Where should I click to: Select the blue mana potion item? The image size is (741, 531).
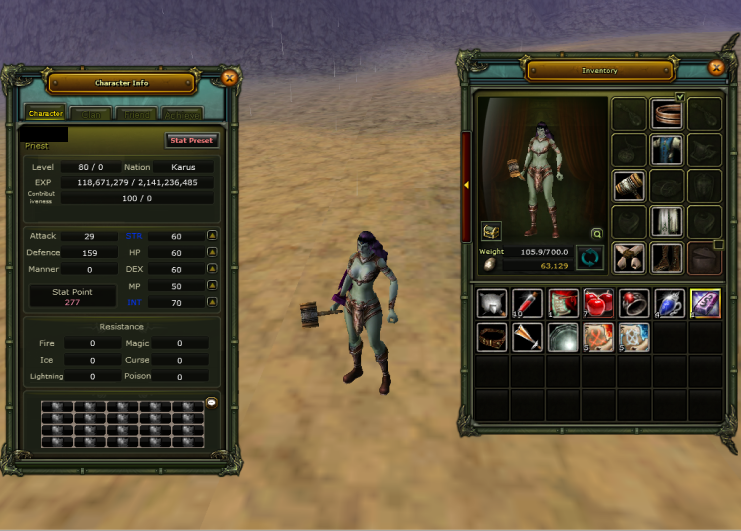point(669,303)
